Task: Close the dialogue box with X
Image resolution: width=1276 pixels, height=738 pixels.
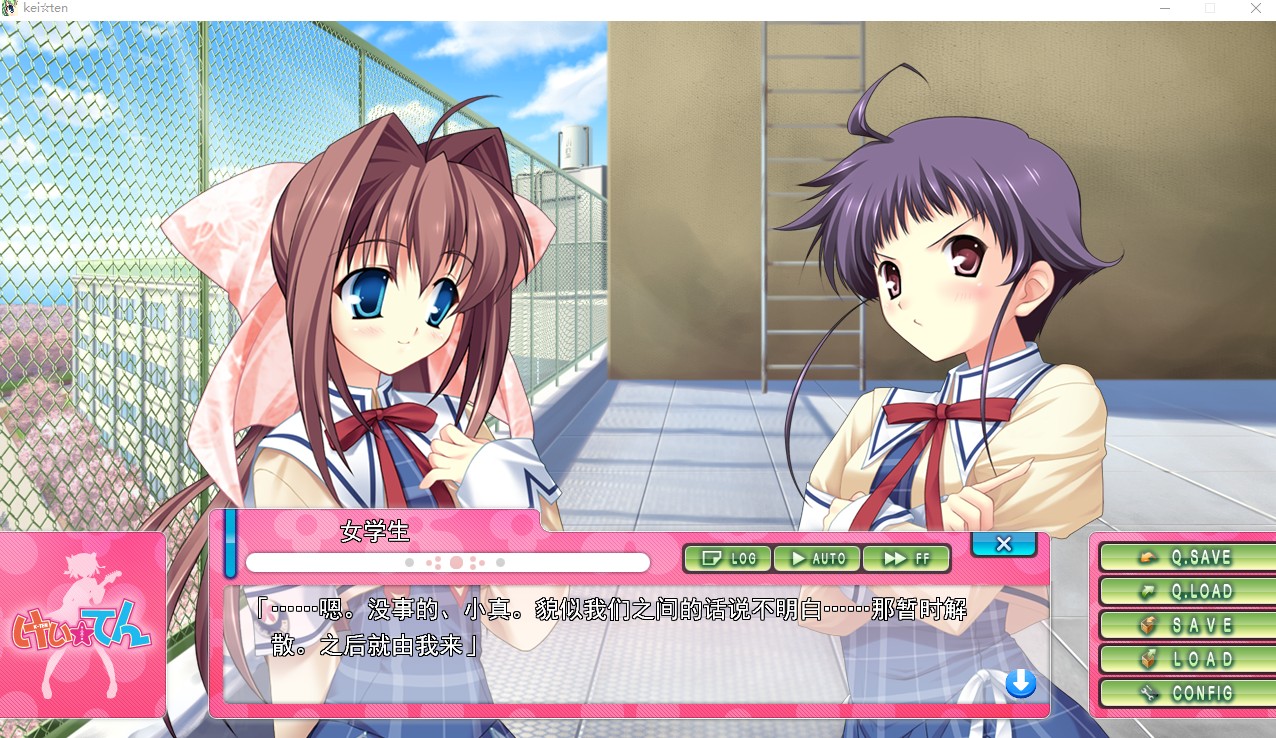Action: tap(1004, 544)
